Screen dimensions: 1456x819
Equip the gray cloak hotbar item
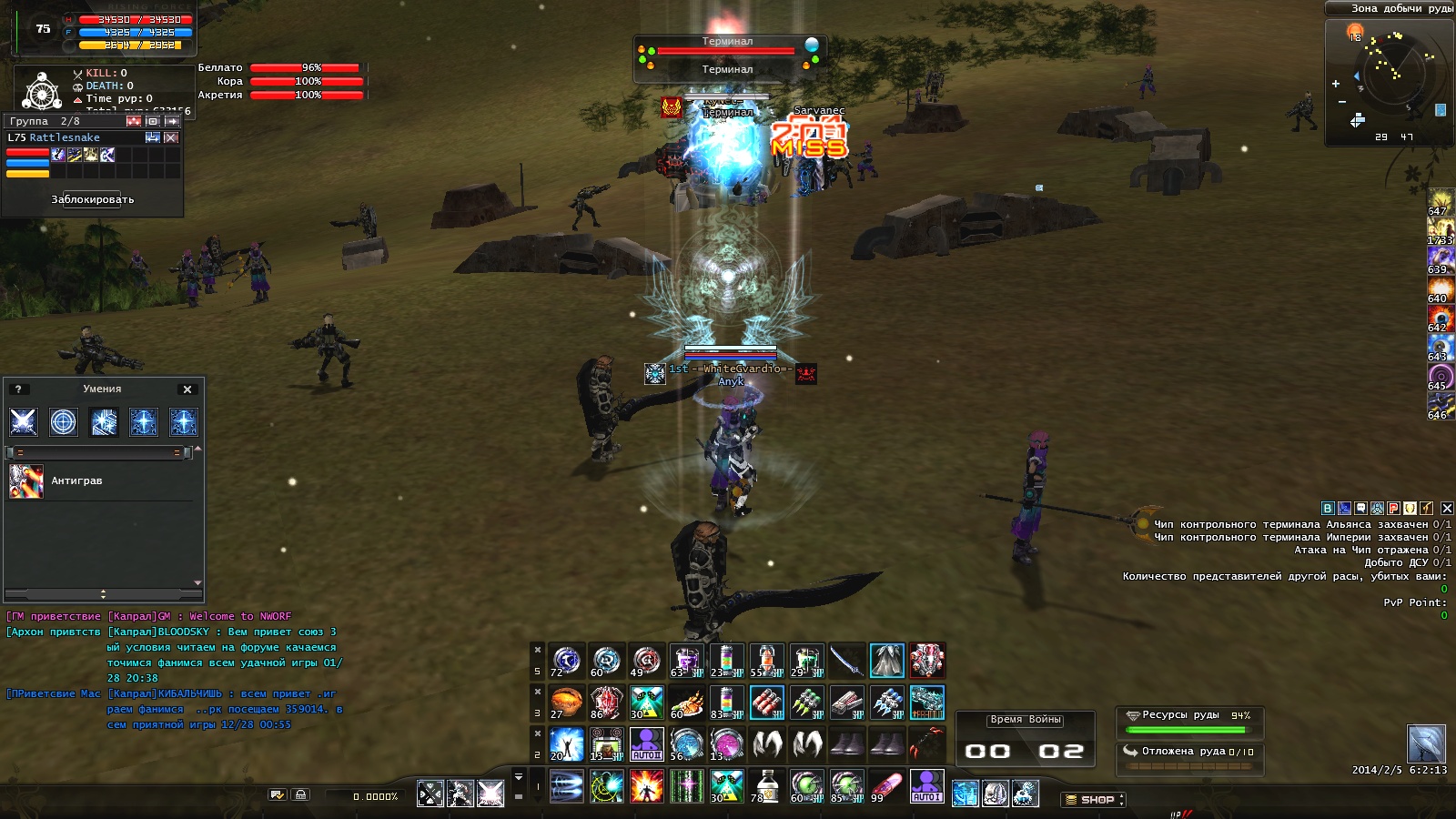(886, 661)
